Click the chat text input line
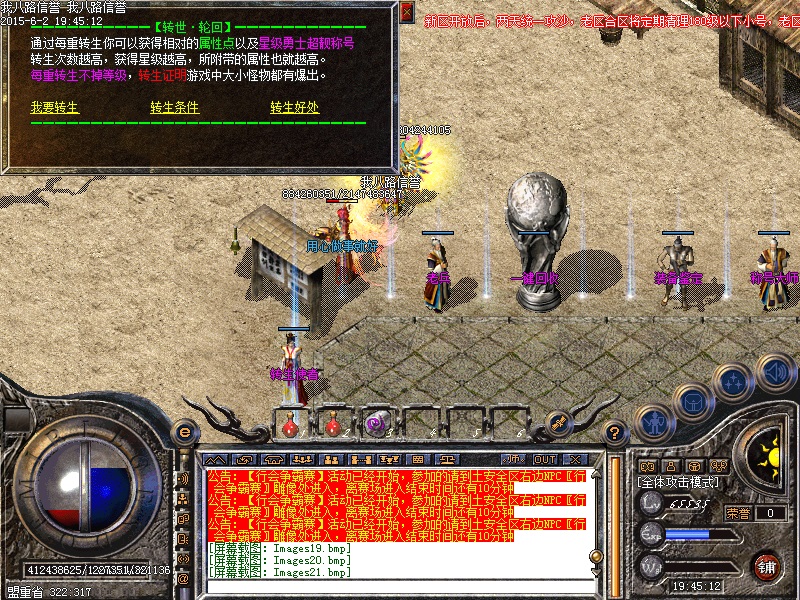 click(400, 585)
